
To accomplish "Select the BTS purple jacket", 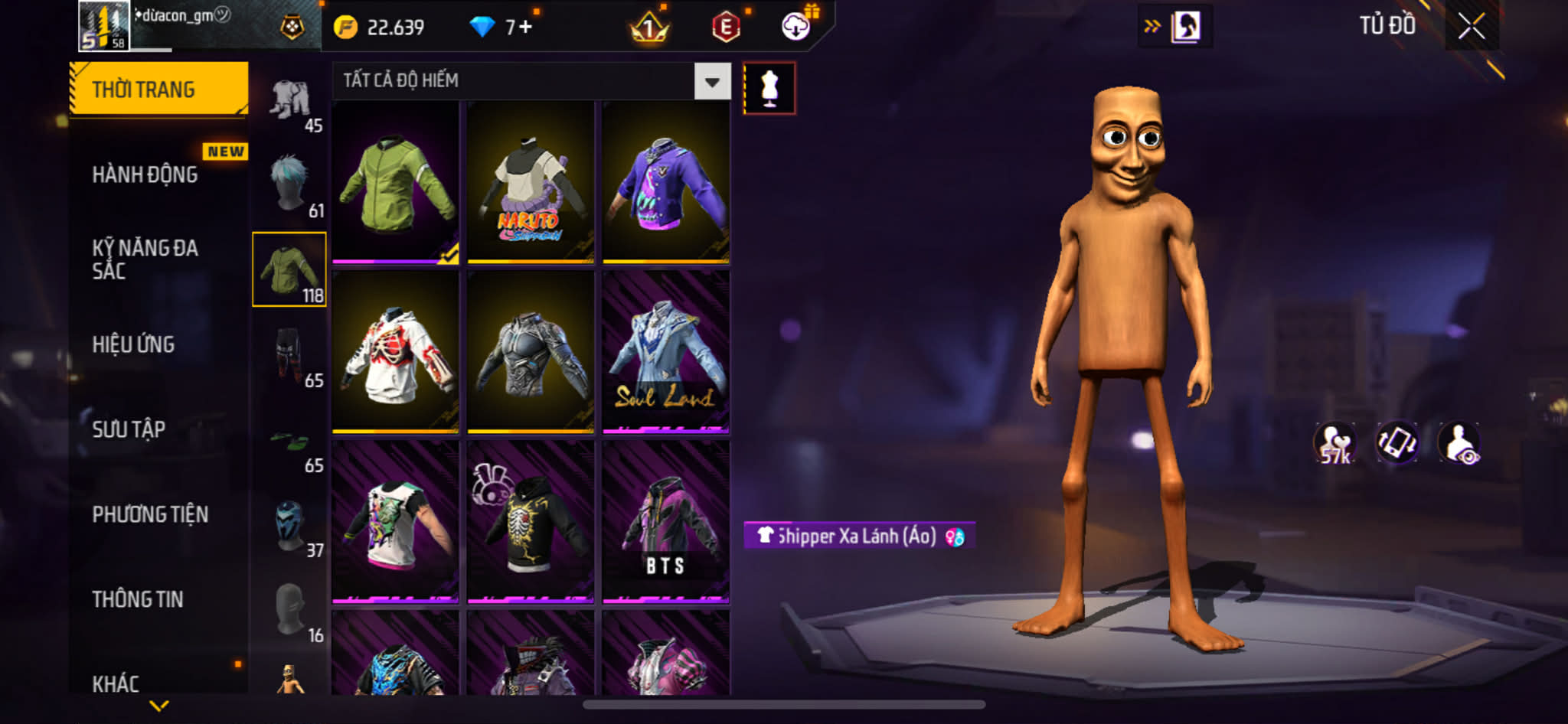I will coord(665,522).
